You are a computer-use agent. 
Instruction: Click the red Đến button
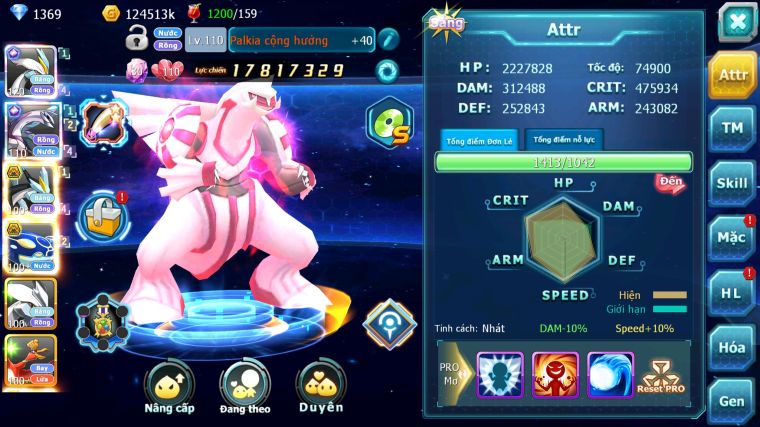670,182
